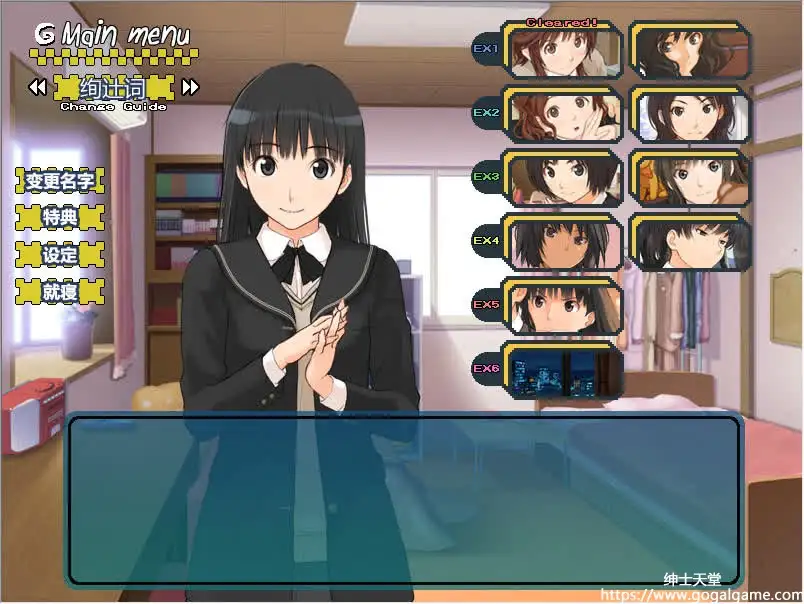This screenshot has height=604, width=804.
Task: Open the EX1 portrait marked Cleared
Action: (x=562, y=50)
